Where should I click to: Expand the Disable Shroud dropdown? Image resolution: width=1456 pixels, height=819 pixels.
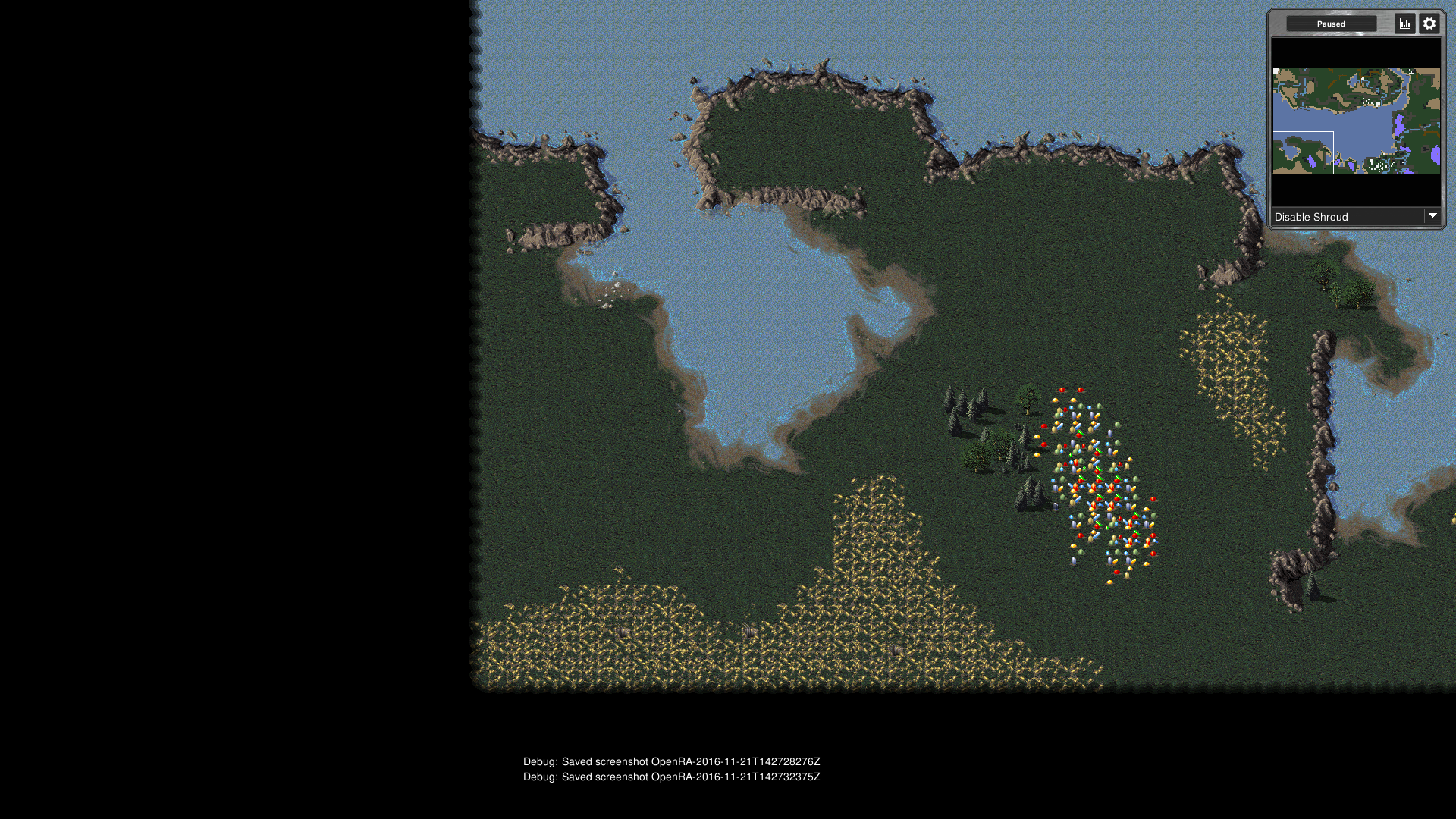tap(1432, 216)
